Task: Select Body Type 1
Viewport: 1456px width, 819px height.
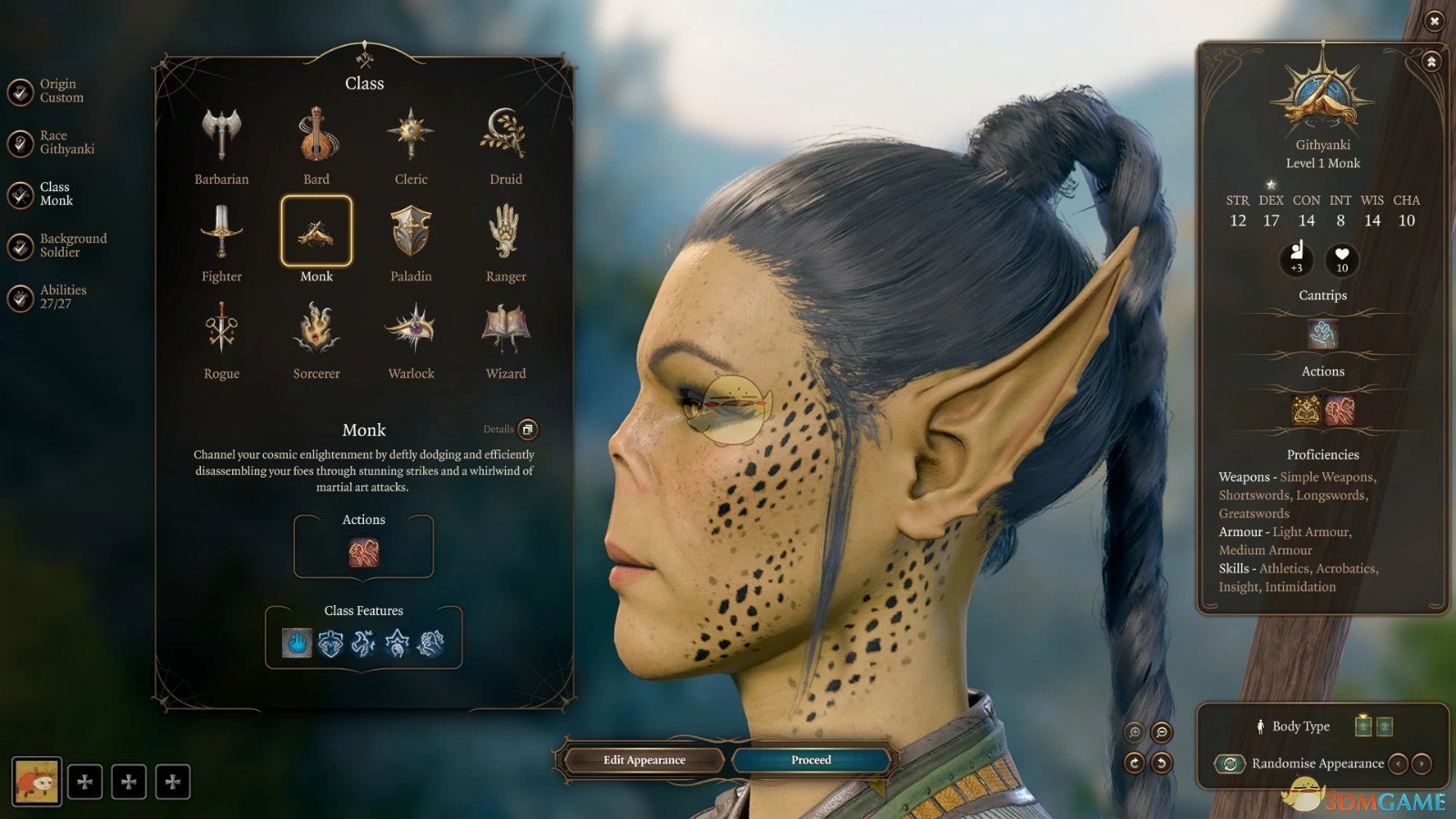Action: pos(1361,726)
